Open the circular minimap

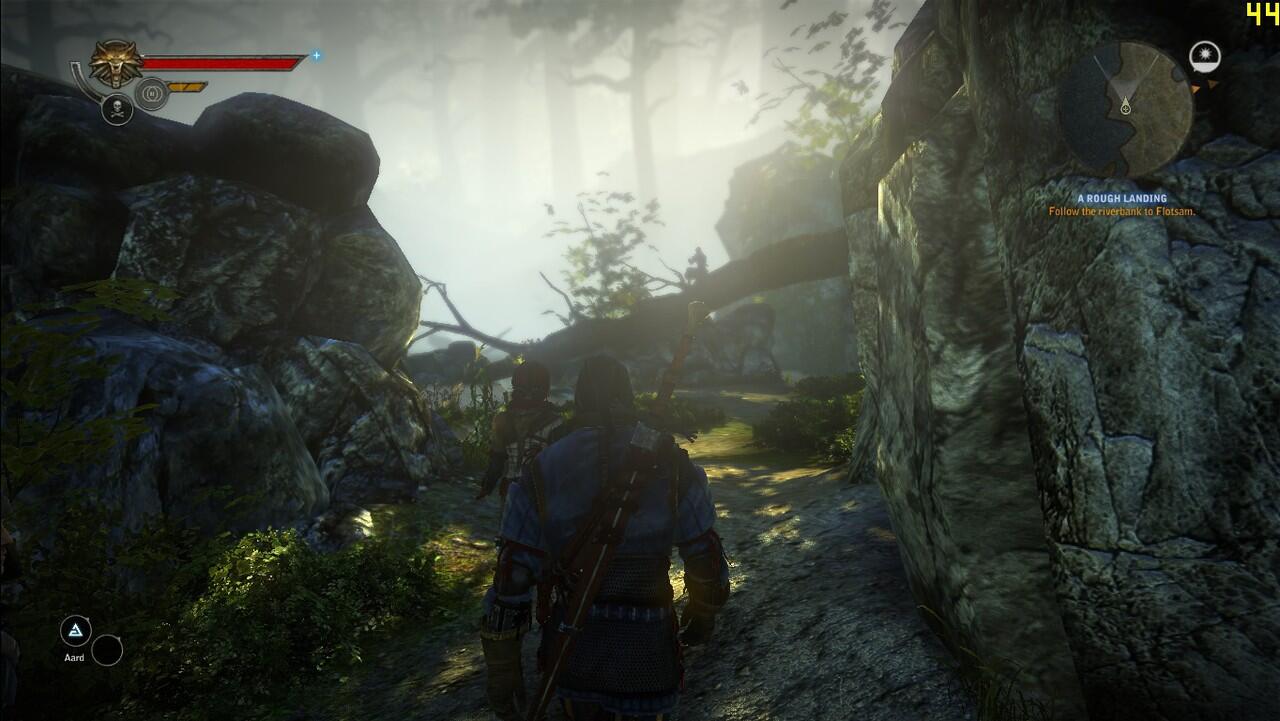[x=1125, y=109]
